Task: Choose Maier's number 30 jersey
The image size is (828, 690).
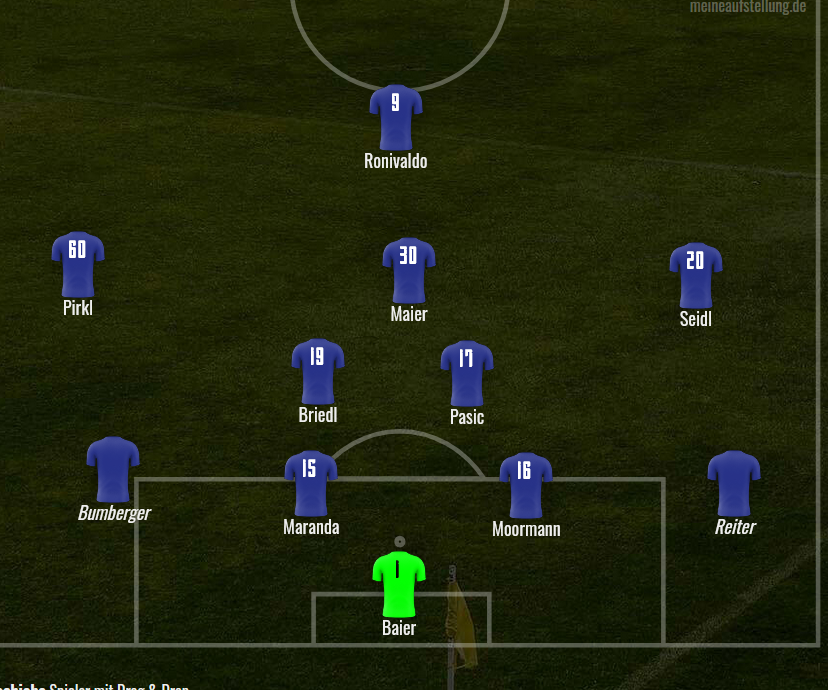Action: pos(408,269)
